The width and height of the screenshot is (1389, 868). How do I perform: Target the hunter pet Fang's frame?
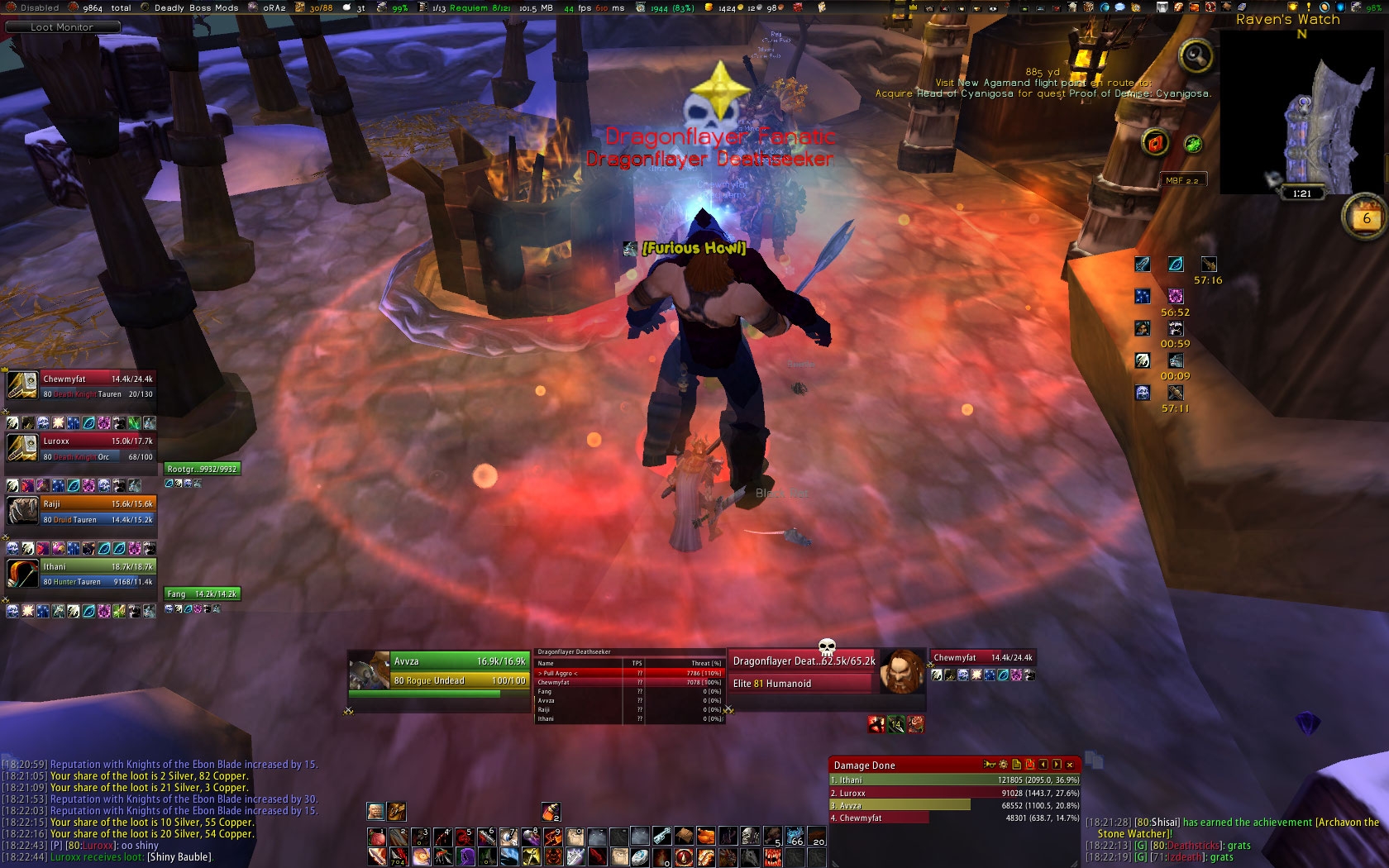pyautogui.click(x=202, y=594)
